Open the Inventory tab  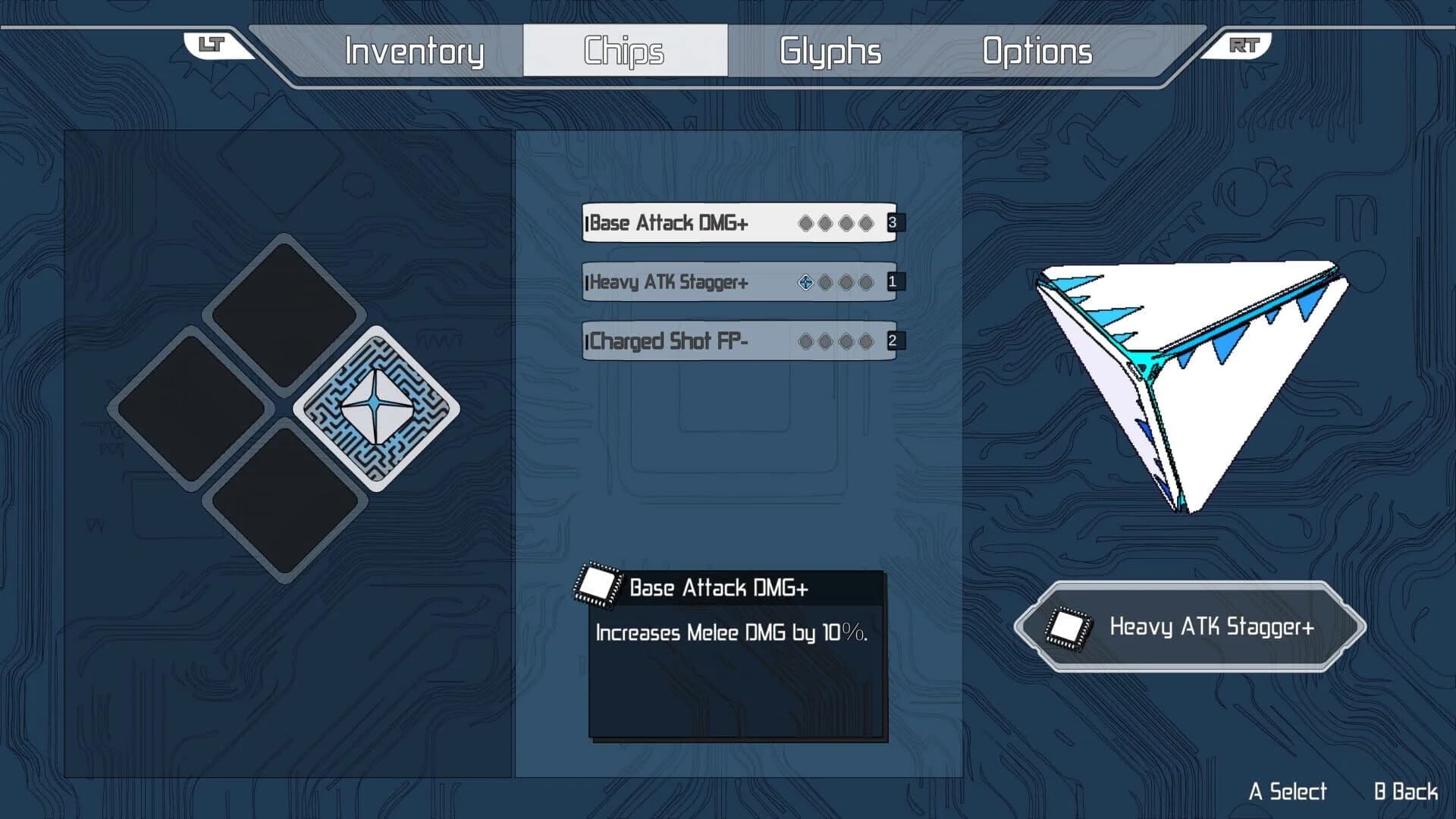pyautogui.click(x=414, y=51)
